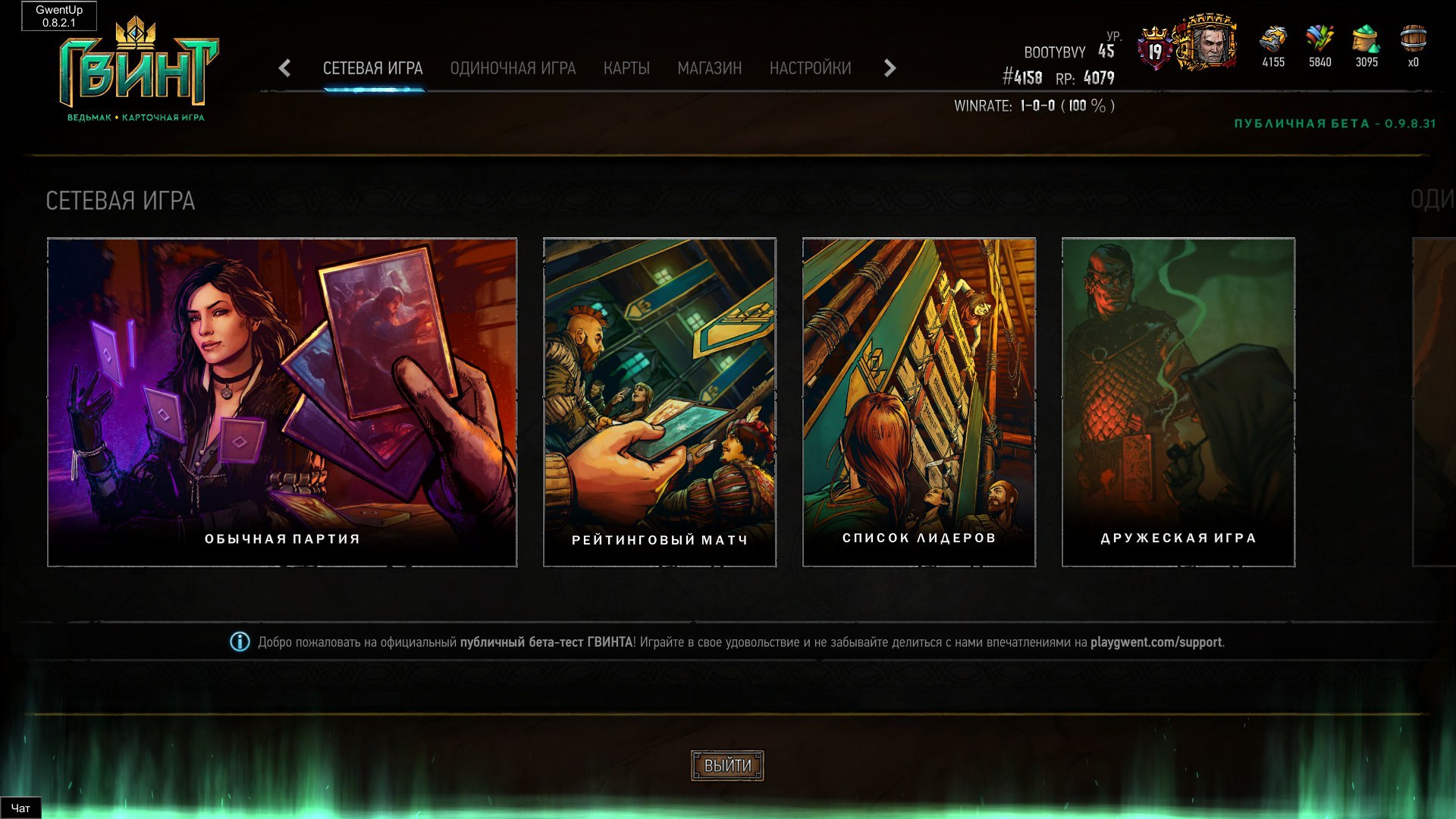Screen dimensions: 1456x819
Task: Click the scraps currency icon
Action: pos(1319,39)
